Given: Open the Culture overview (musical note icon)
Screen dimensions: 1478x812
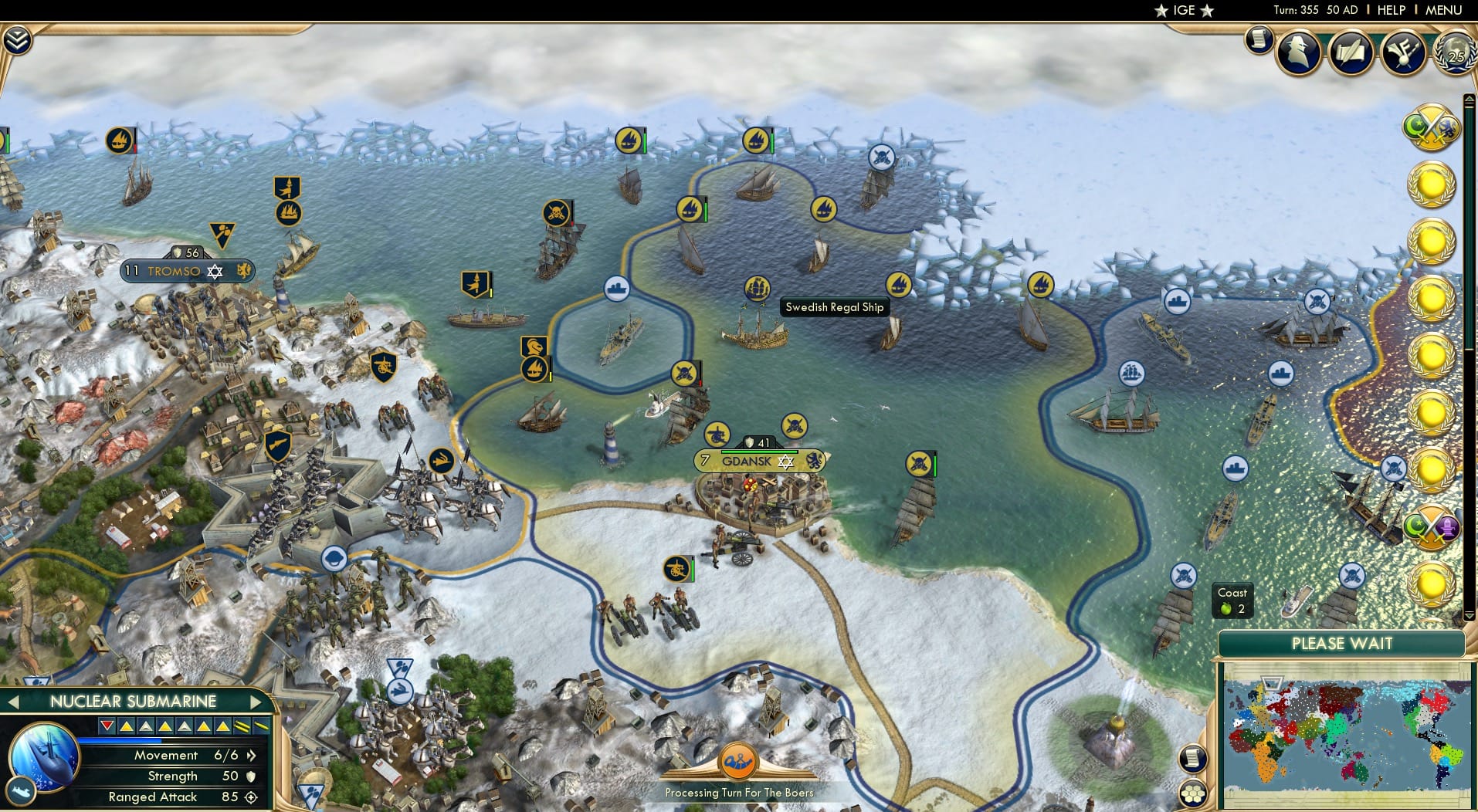Looking at the screenshot, I should pyautogui.click(x=1405, y=52).
